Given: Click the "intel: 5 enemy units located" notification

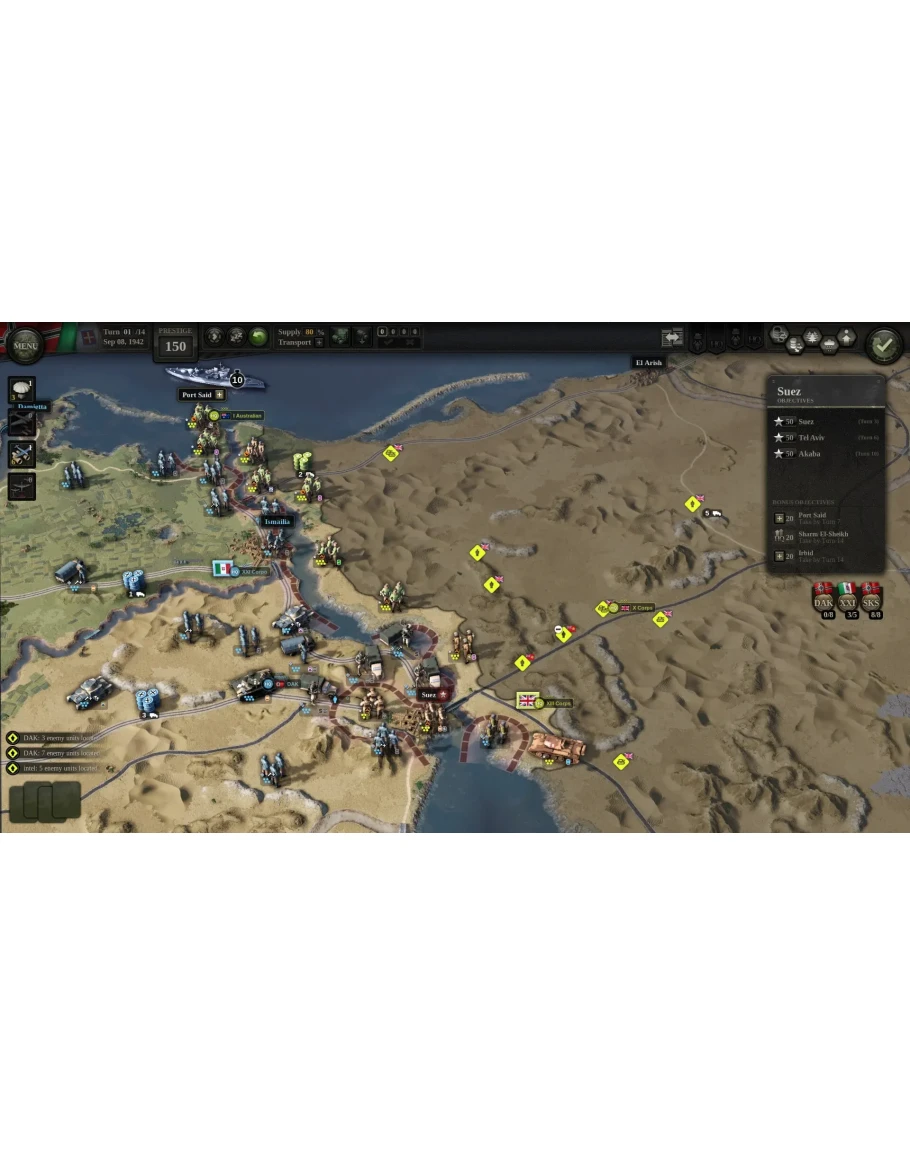Looking at the screenshot, I should [54, 768].
